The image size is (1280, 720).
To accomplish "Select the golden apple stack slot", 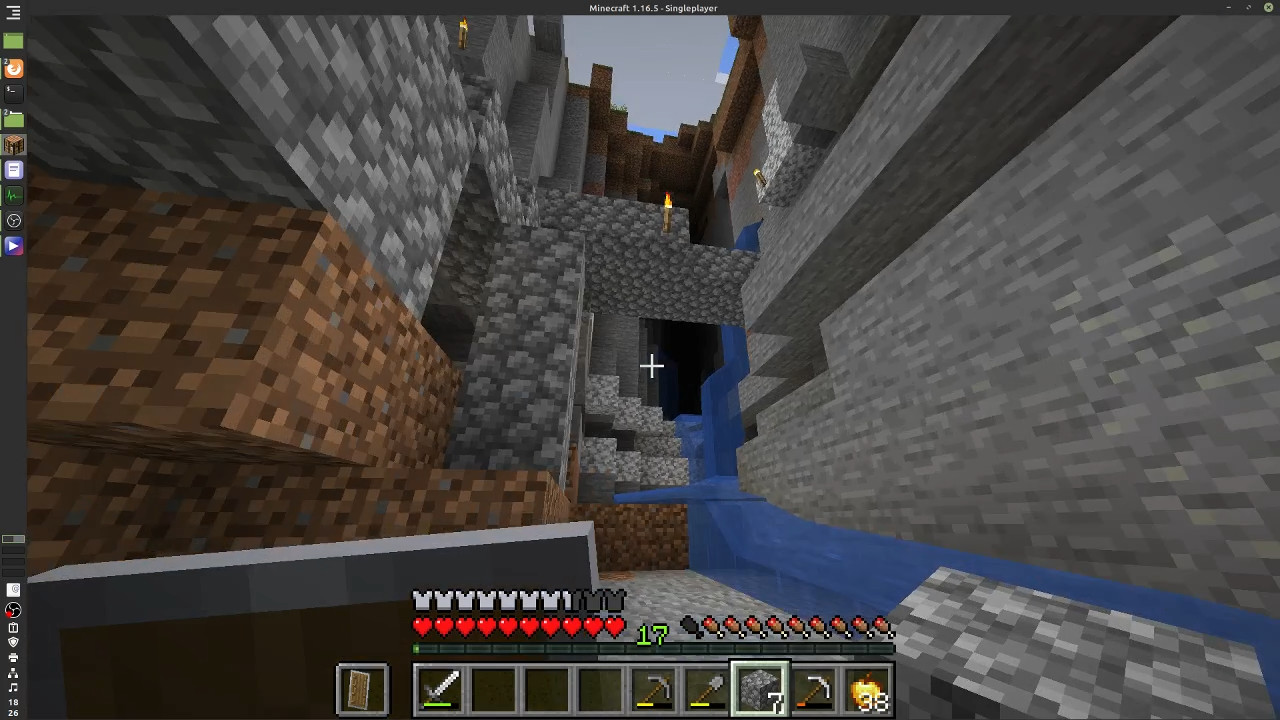I will (x=867, y=690).
